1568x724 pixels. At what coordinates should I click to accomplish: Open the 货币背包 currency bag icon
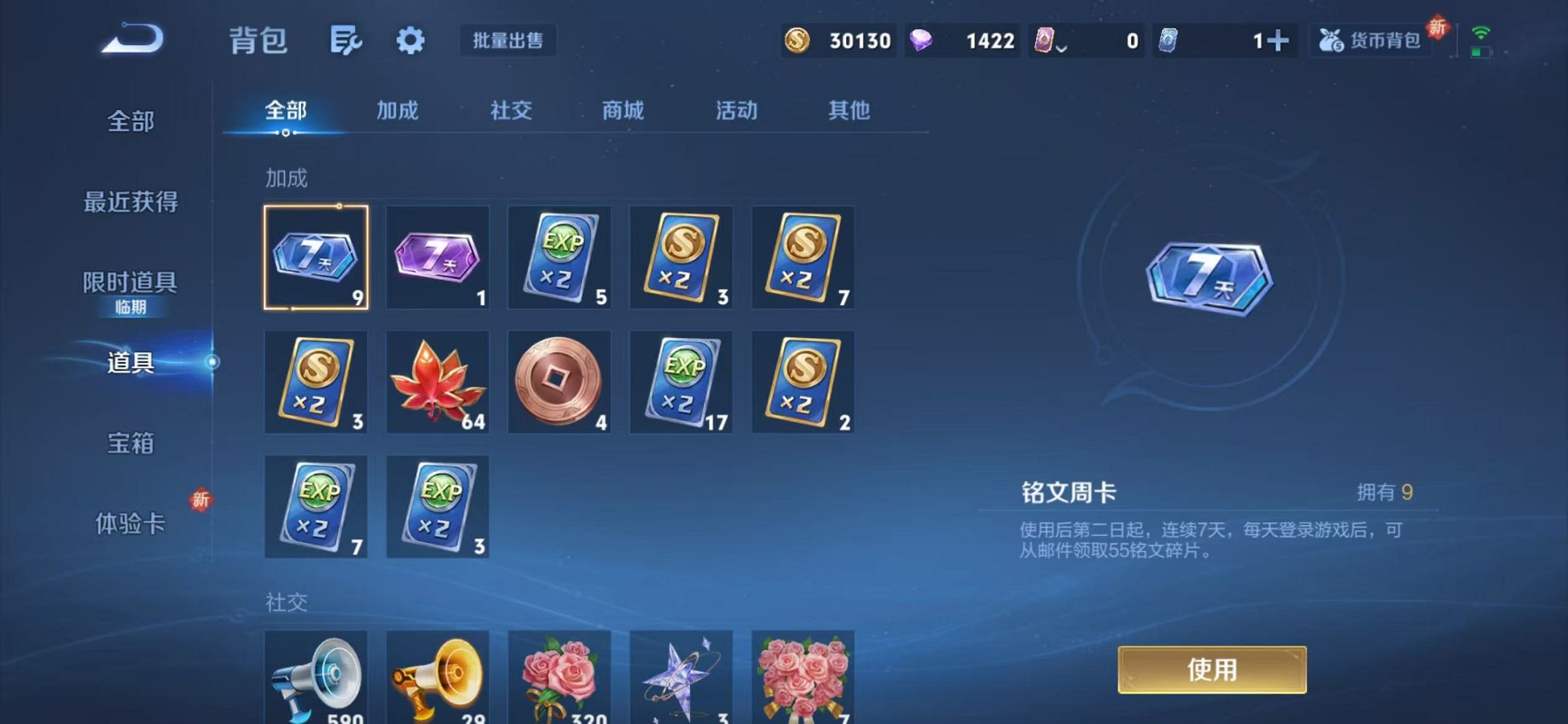coord(1370,42)
